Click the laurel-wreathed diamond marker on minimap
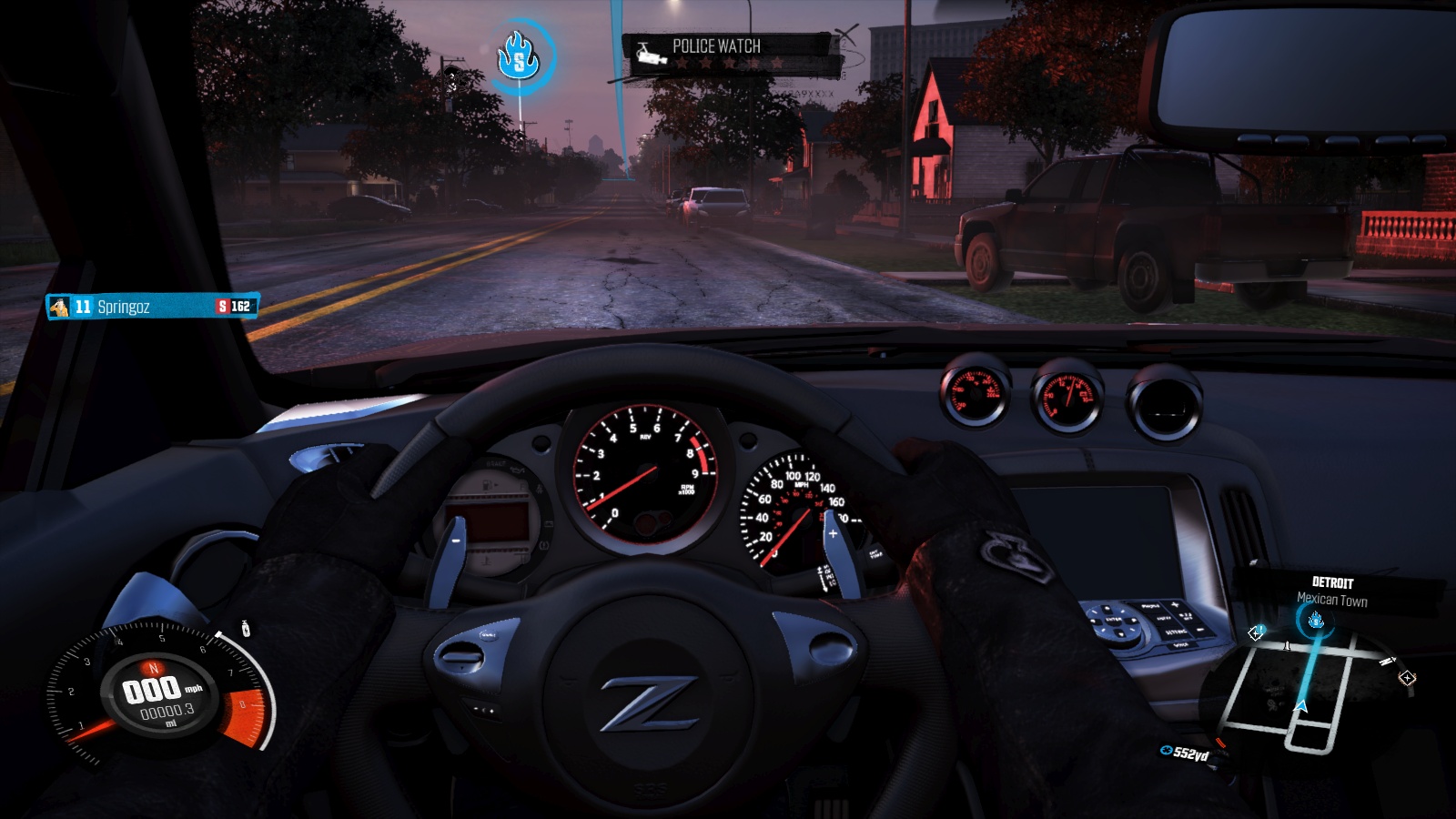1456x819 pixels. (x=1407, y=678)
